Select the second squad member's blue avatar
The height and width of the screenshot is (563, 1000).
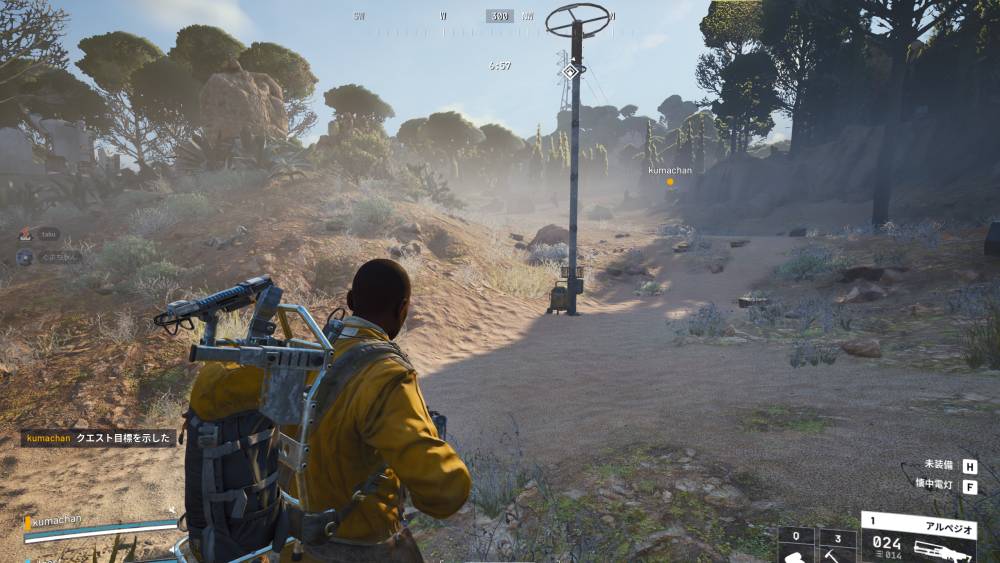point(24,256)
